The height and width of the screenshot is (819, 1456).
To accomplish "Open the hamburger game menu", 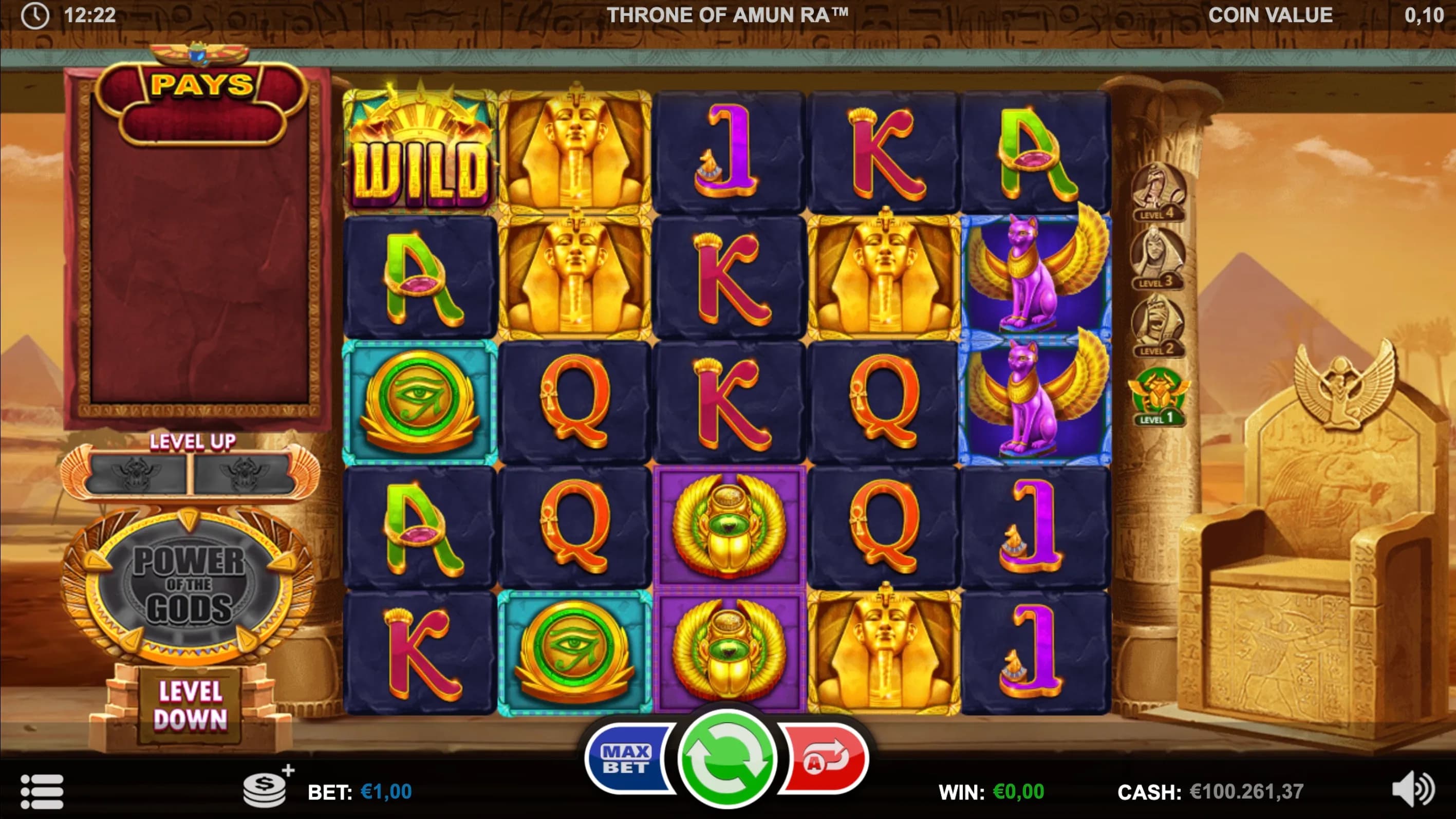I will click(x=42, y=791).
